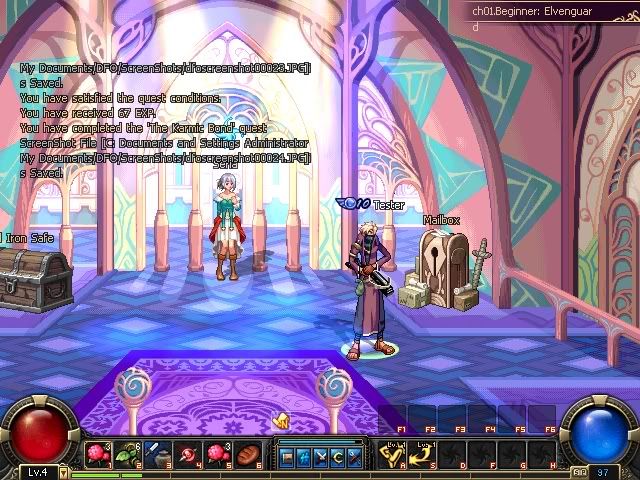Open the crossed swords menu button
The image size is (640, 480).
(x=319, y=457)
